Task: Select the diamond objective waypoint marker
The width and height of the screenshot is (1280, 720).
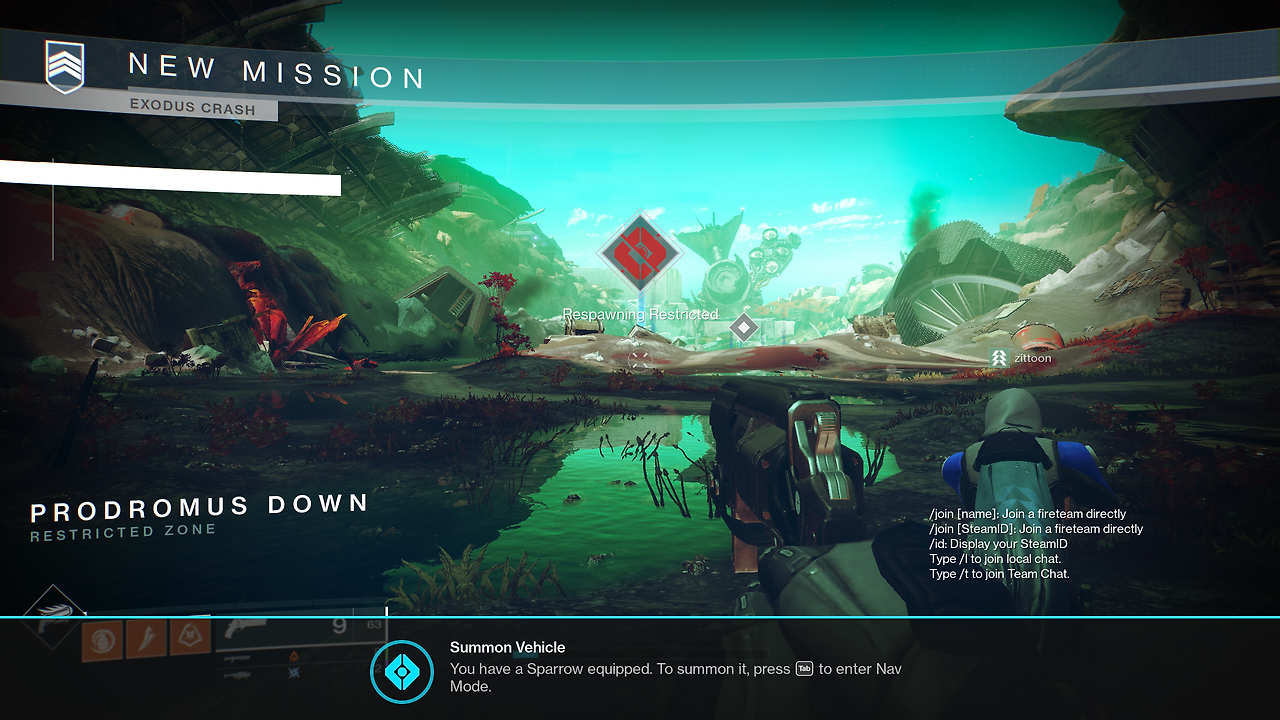Action: pos(743,327)
